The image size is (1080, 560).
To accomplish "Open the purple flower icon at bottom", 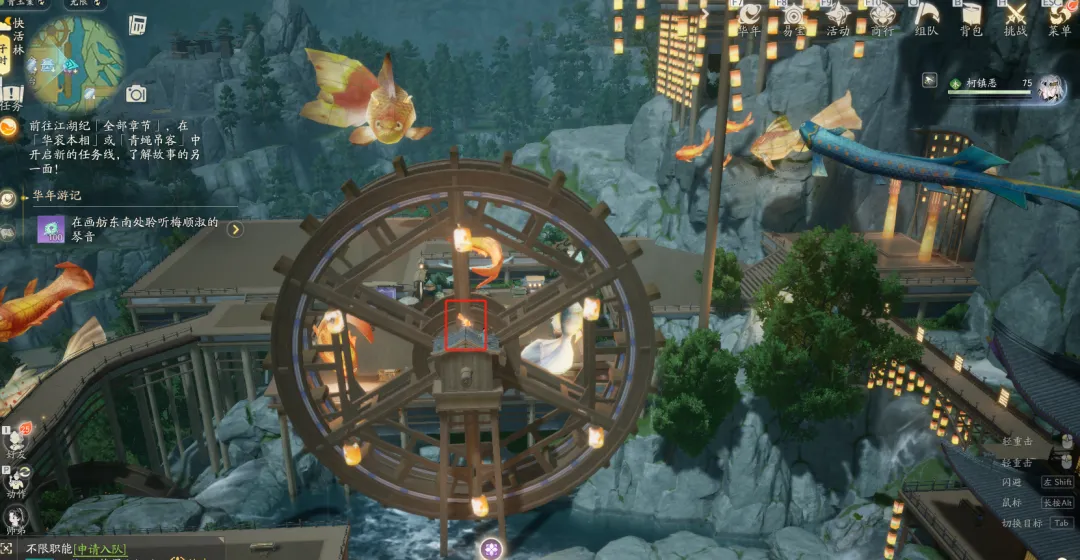I will tap(490, 548).
